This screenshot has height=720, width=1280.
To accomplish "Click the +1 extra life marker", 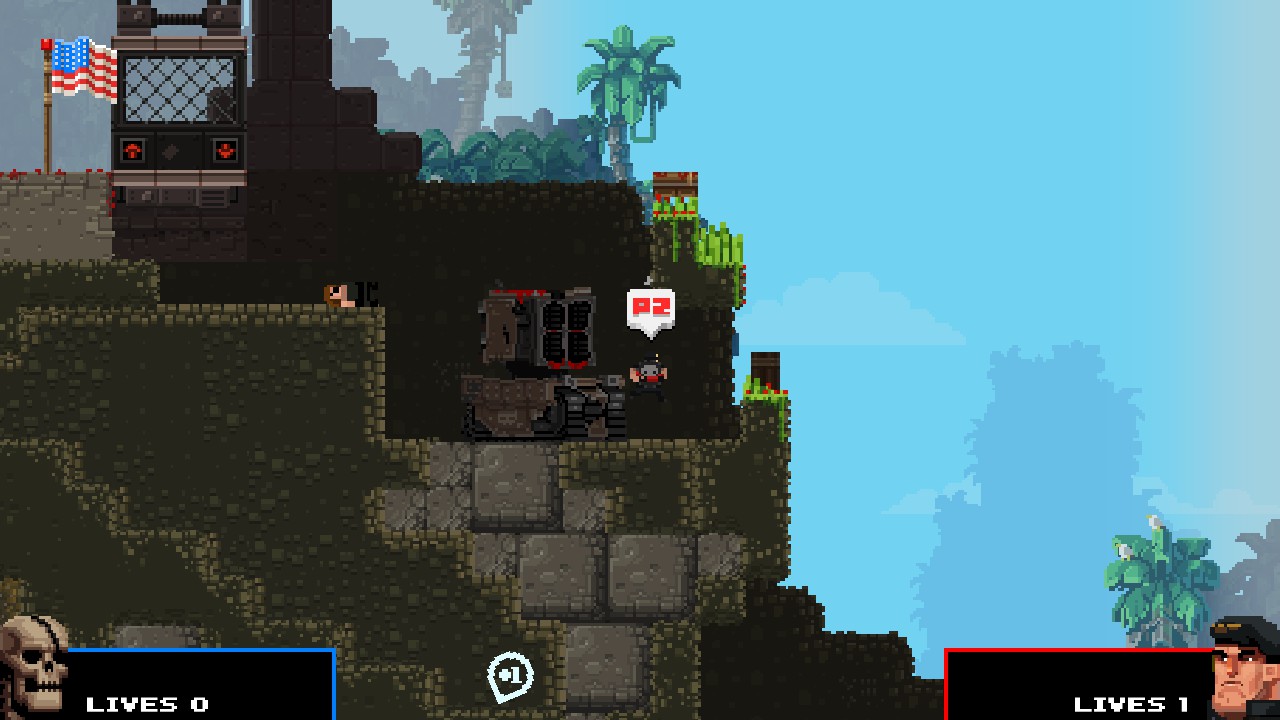I will pyautogui.click(x=510, y=676).
